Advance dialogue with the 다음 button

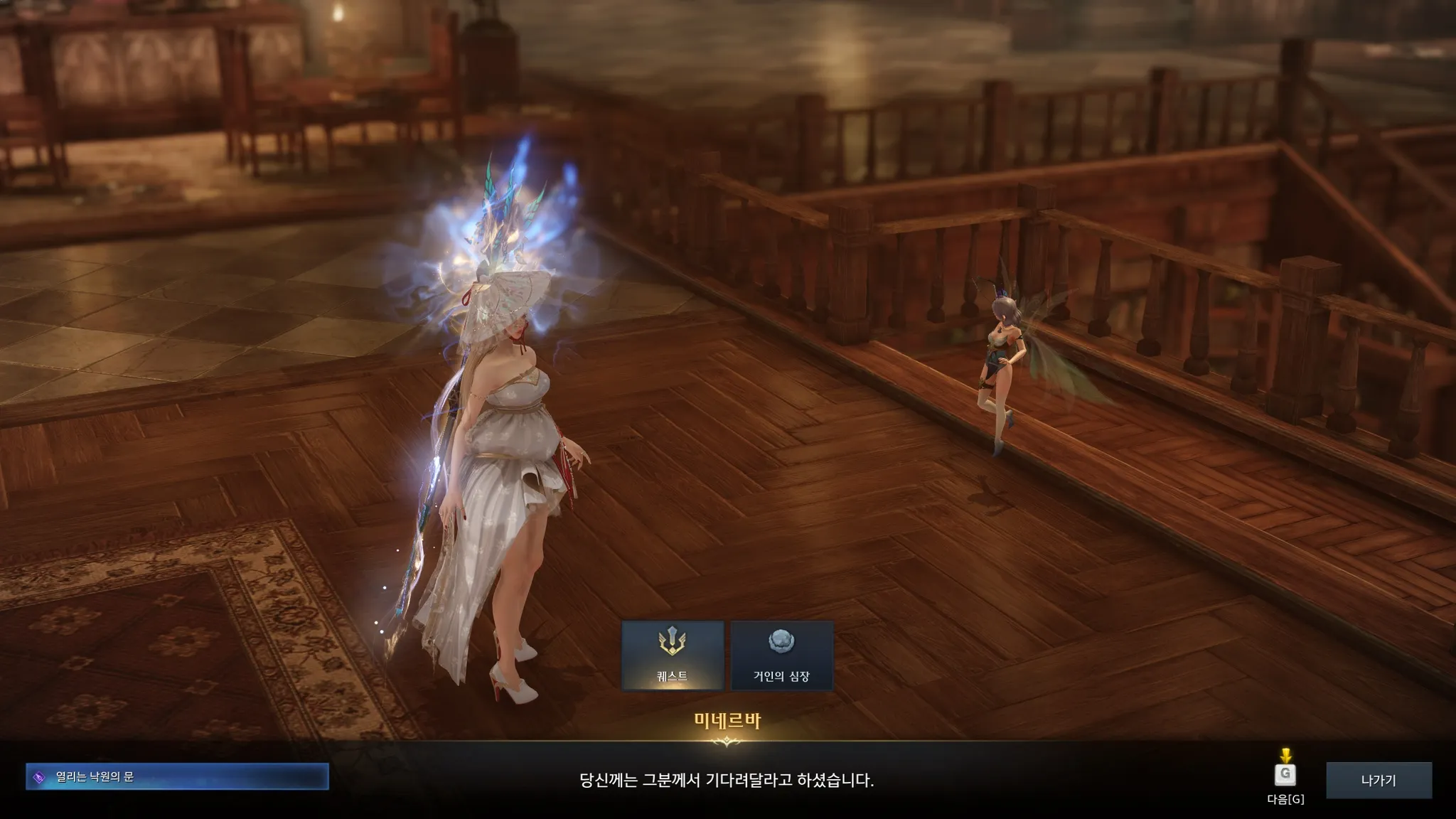(1285, 775)
